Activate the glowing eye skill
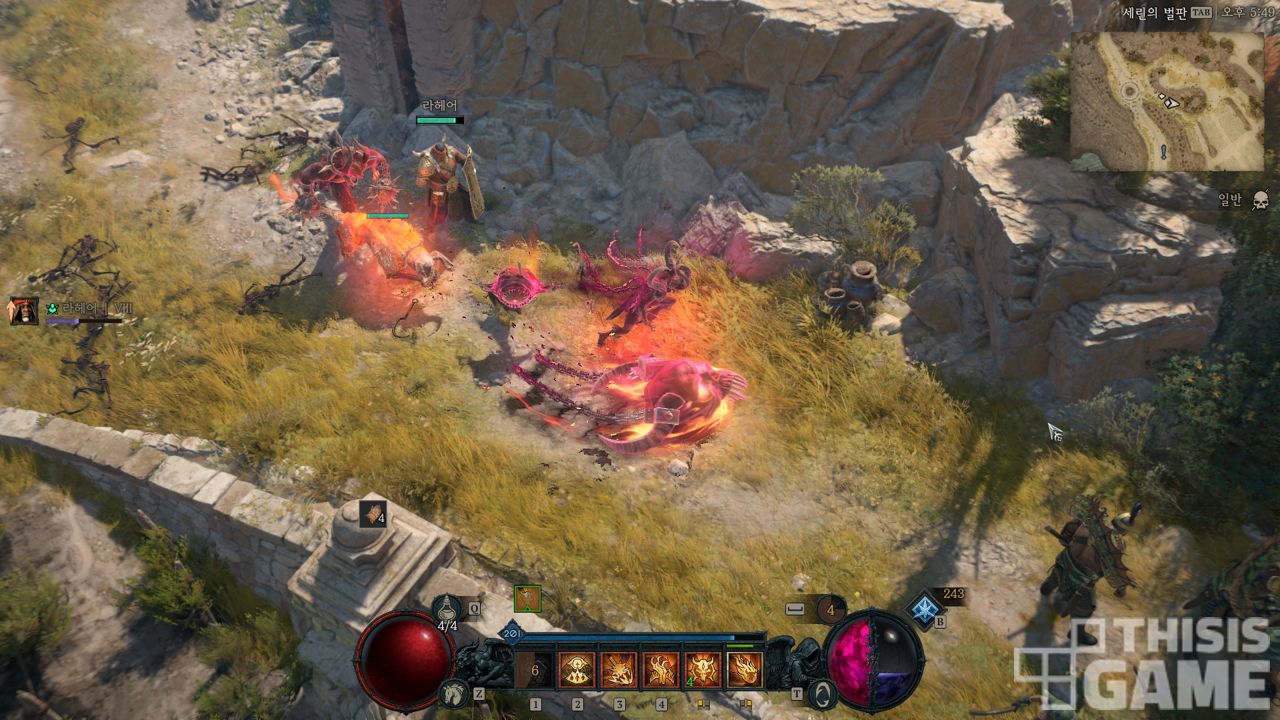This screenshot has height=720, width=1280. [577, 670]
